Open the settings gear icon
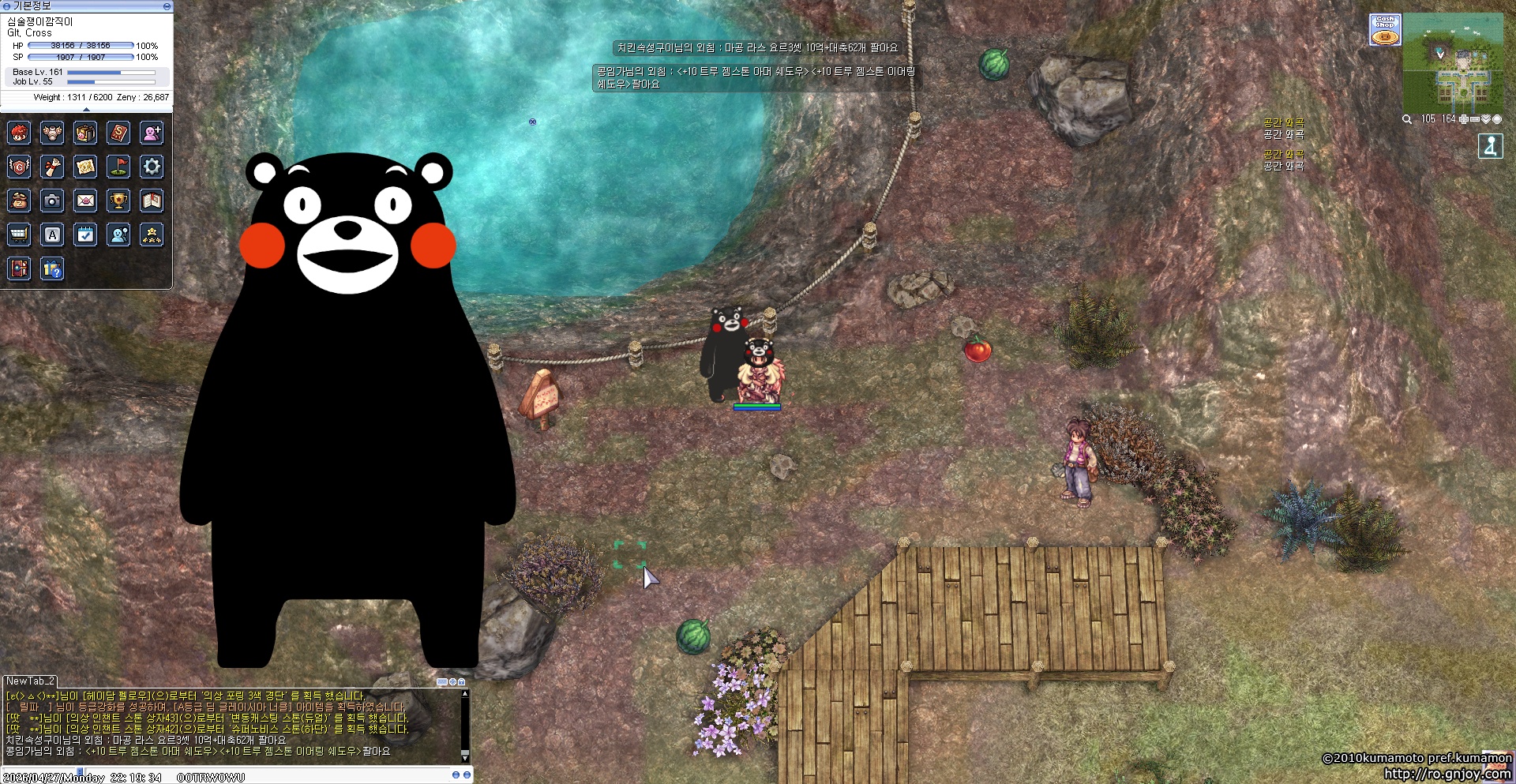 pyautogui.click(x=152, y=167)
